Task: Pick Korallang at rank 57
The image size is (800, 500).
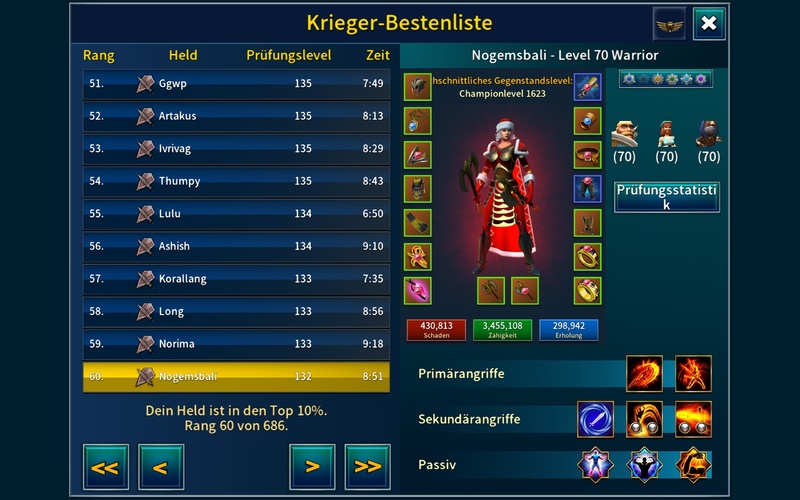Action: click(x=236, y=279)
